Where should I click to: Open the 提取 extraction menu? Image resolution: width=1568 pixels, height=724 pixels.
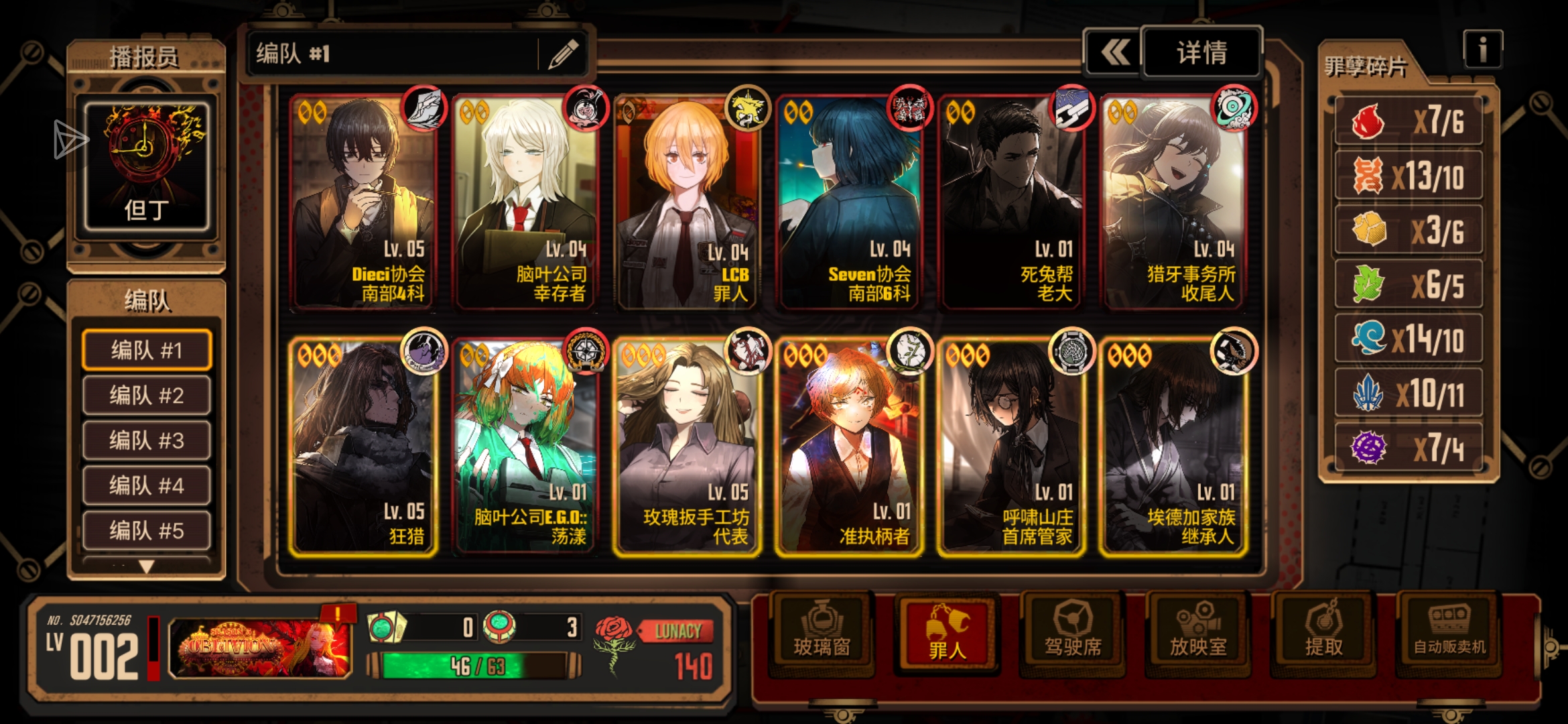(1323, 631)
